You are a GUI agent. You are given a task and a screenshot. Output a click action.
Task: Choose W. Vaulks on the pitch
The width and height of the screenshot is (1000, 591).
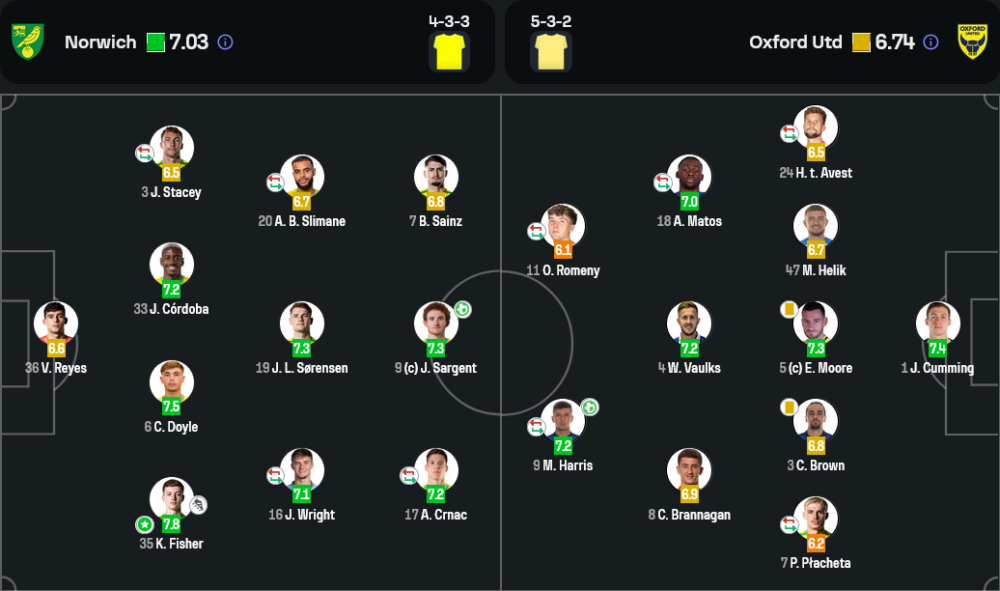coord(689,324)
